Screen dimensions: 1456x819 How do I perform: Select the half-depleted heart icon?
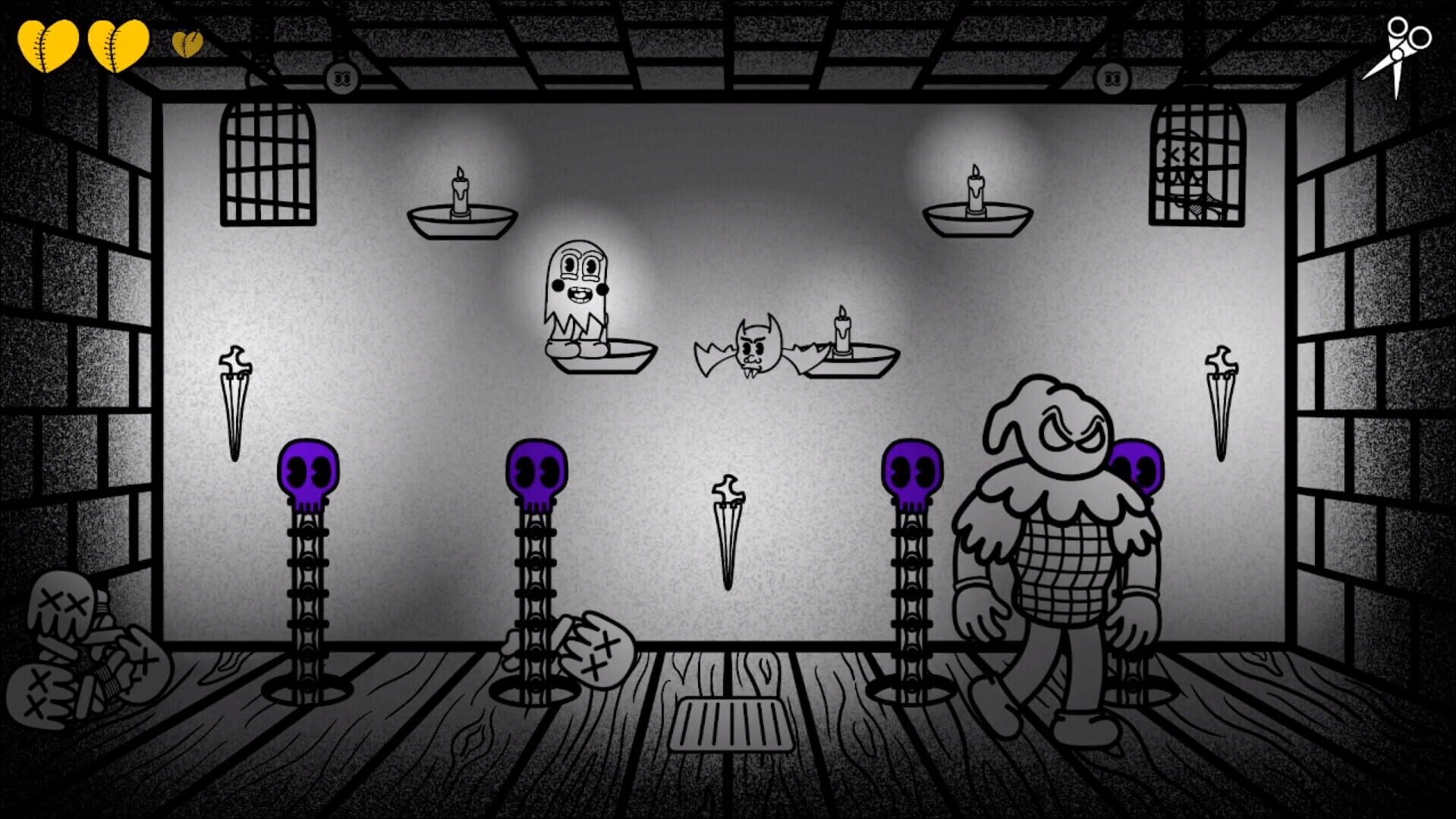click(187, 43)
